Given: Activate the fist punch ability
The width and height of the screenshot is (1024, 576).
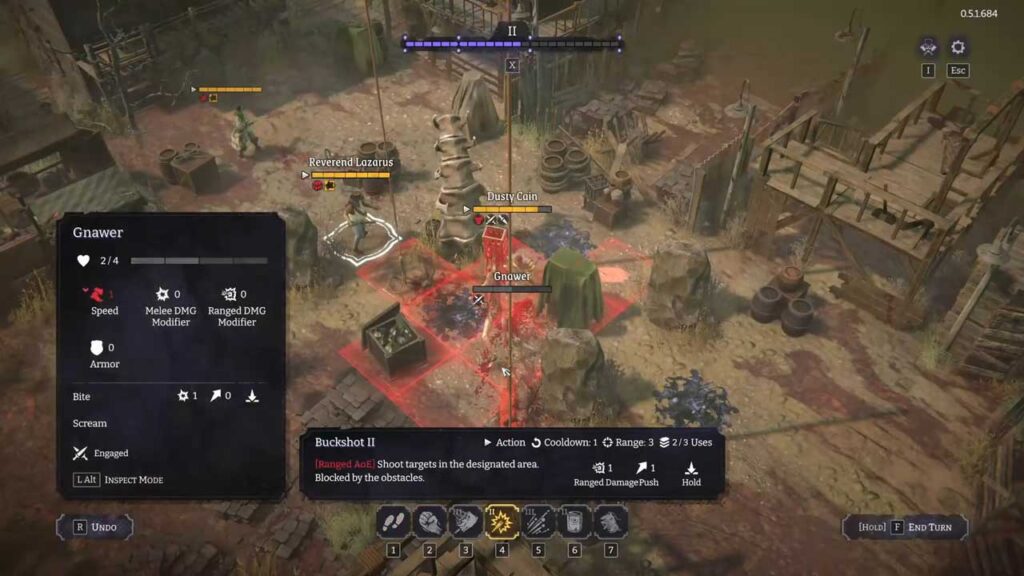Looking at the screenshot, I should click(429, 521).
